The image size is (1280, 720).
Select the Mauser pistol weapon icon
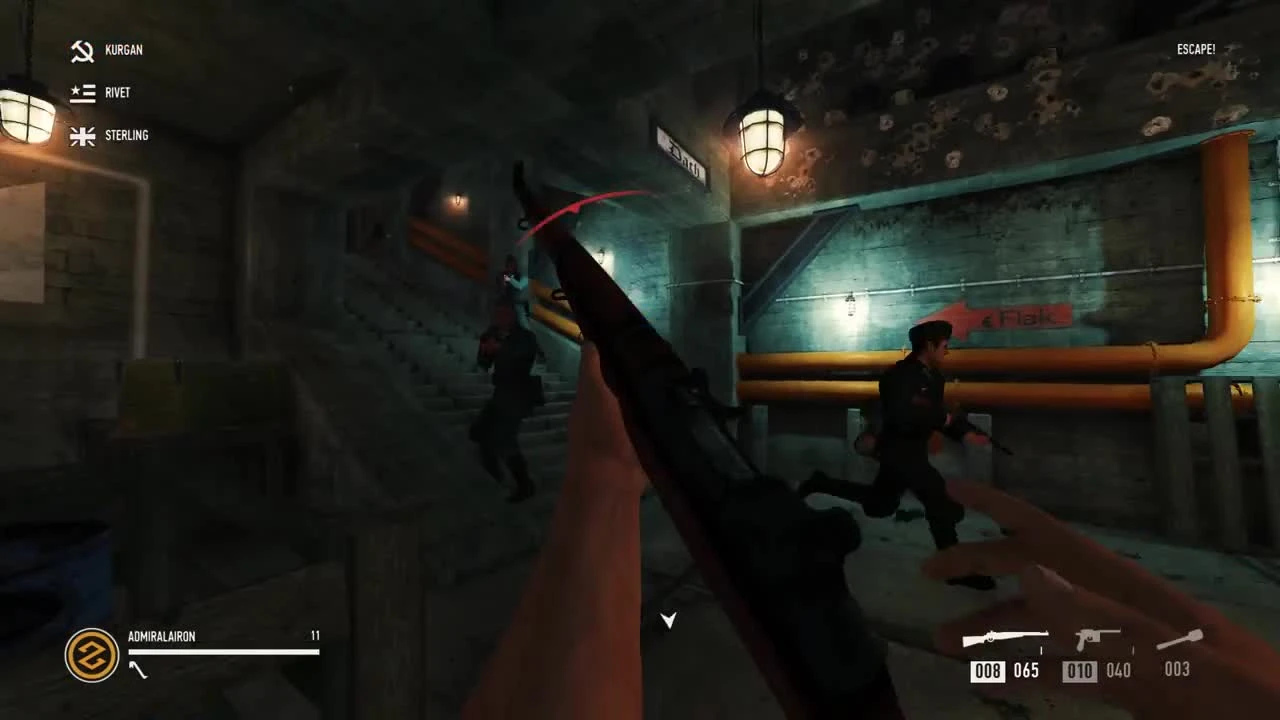point(1097,637)
